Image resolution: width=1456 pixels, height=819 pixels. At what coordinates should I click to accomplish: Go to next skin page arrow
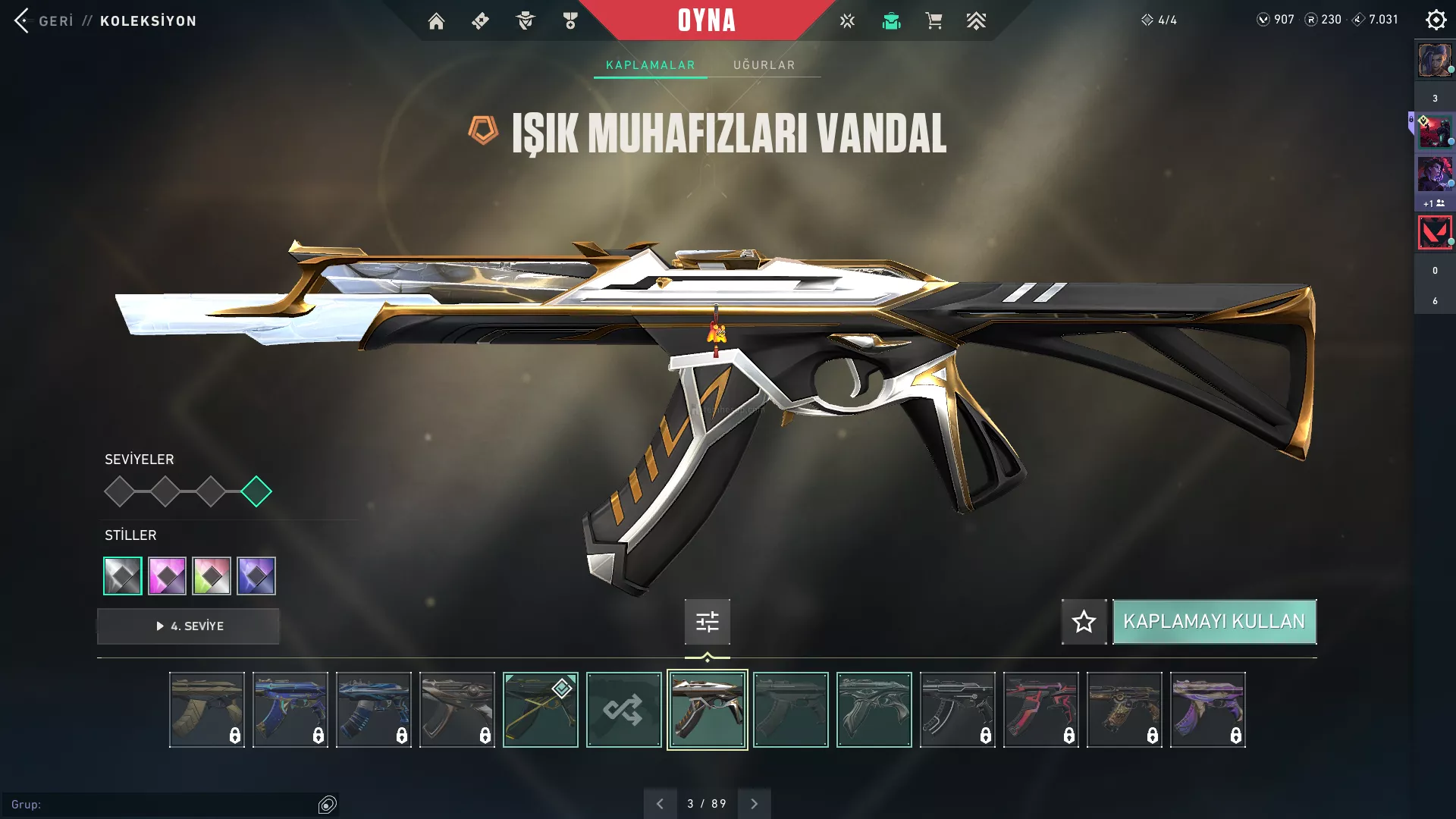click(x=754, y=804)
